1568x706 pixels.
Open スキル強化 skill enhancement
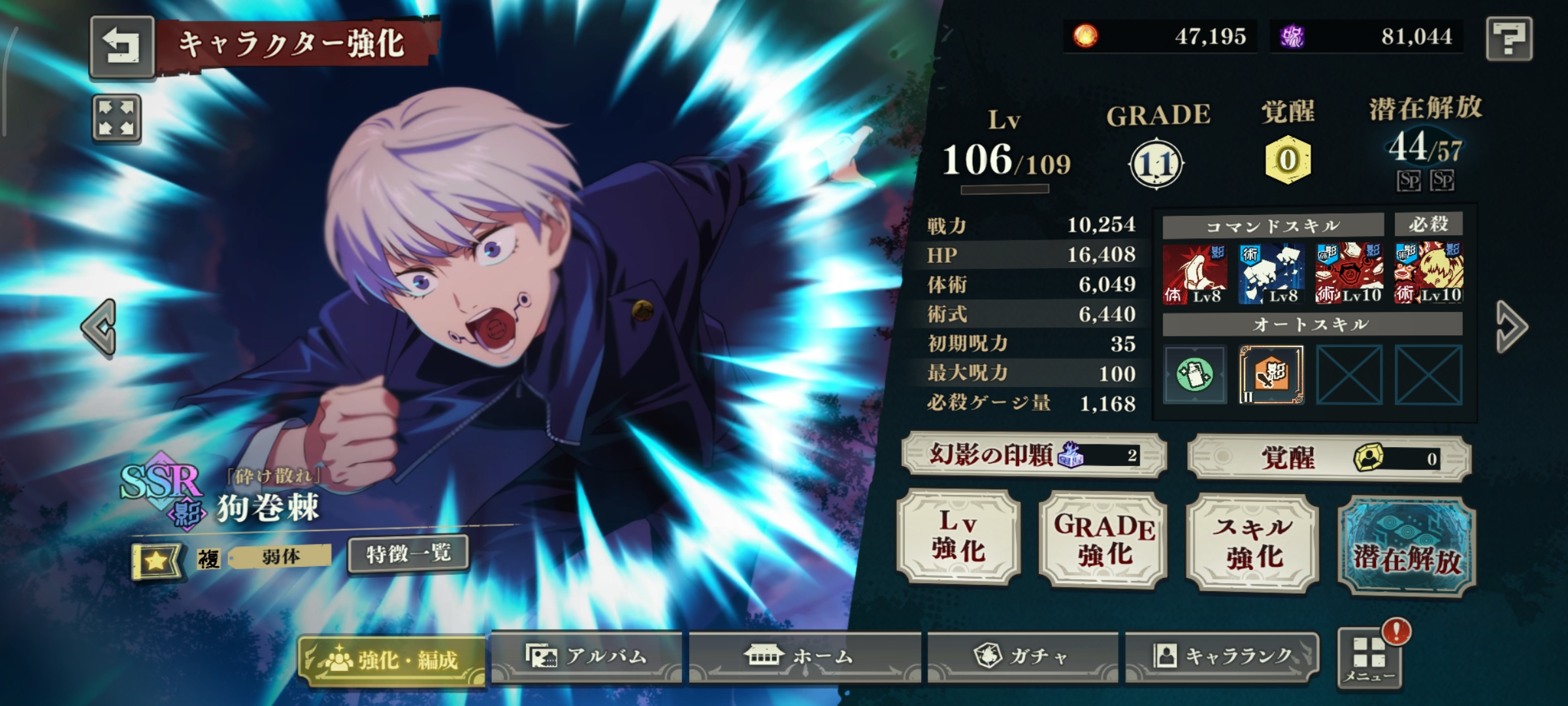[1252, 543]
